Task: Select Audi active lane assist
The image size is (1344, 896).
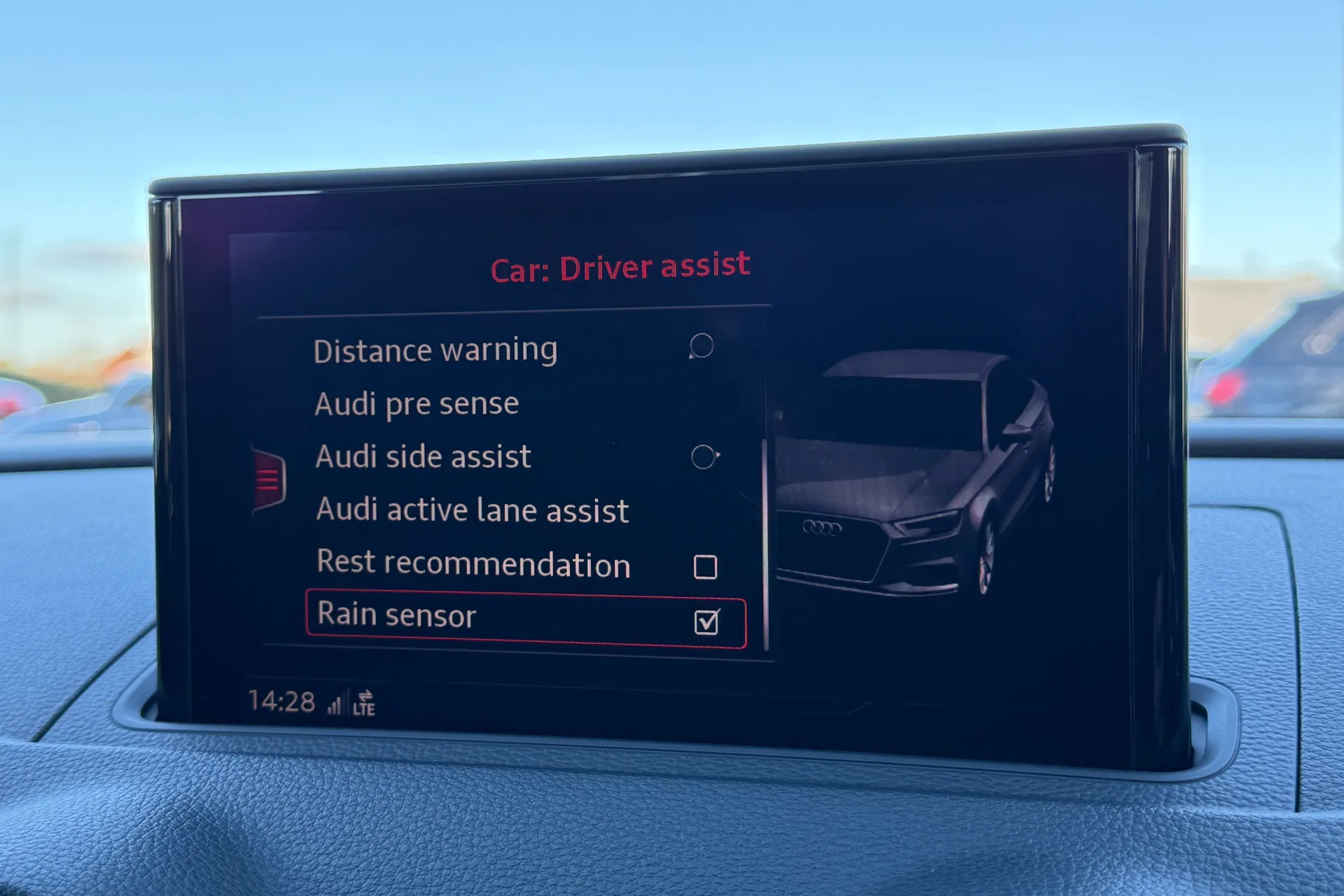Action: click(472, 510)
